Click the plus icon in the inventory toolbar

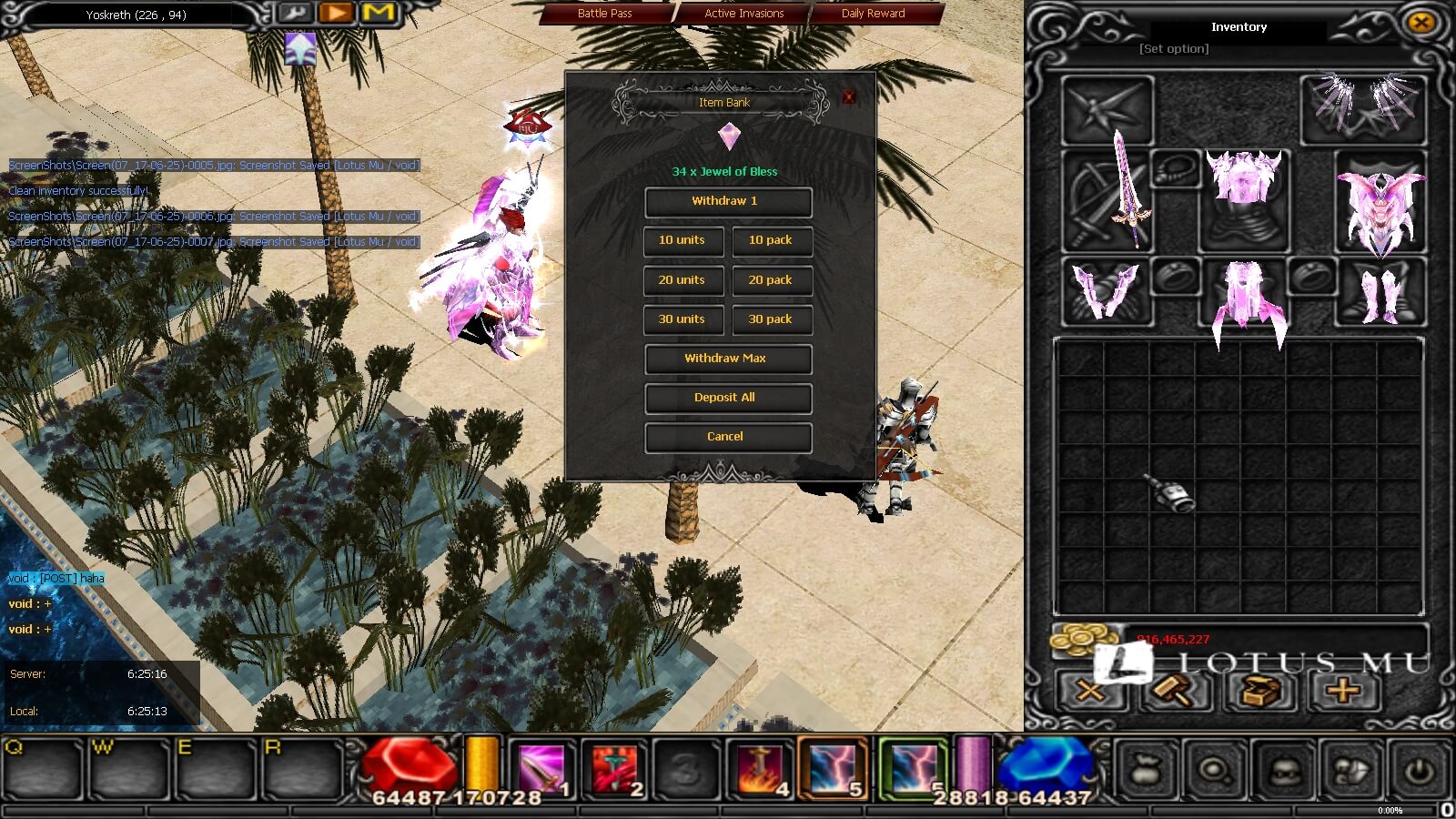coord(1341,693)
